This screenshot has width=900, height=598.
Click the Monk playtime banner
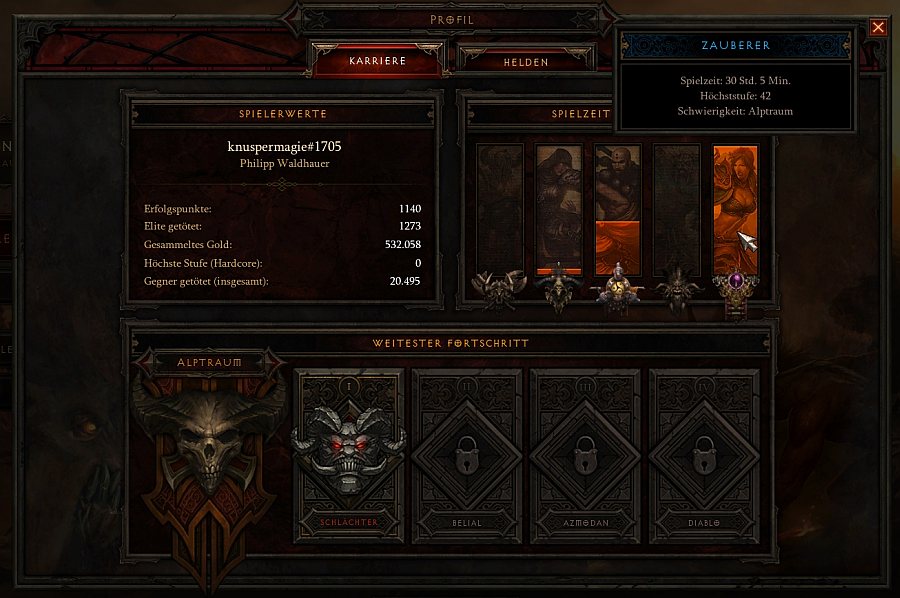coord(617,208)
